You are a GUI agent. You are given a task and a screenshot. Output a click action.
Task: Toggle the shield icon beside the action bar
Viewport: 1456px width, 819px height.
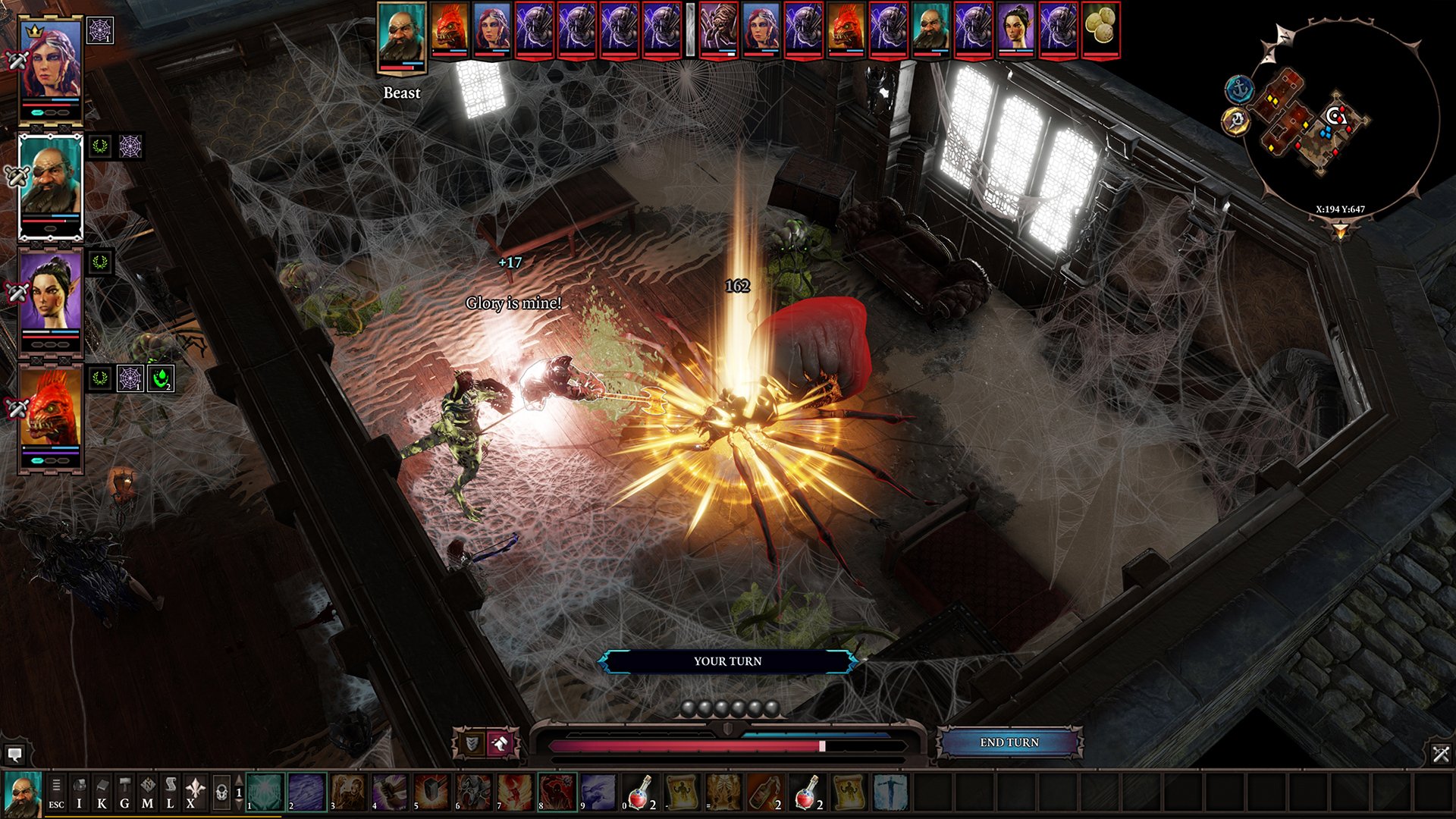coord(472,742)
